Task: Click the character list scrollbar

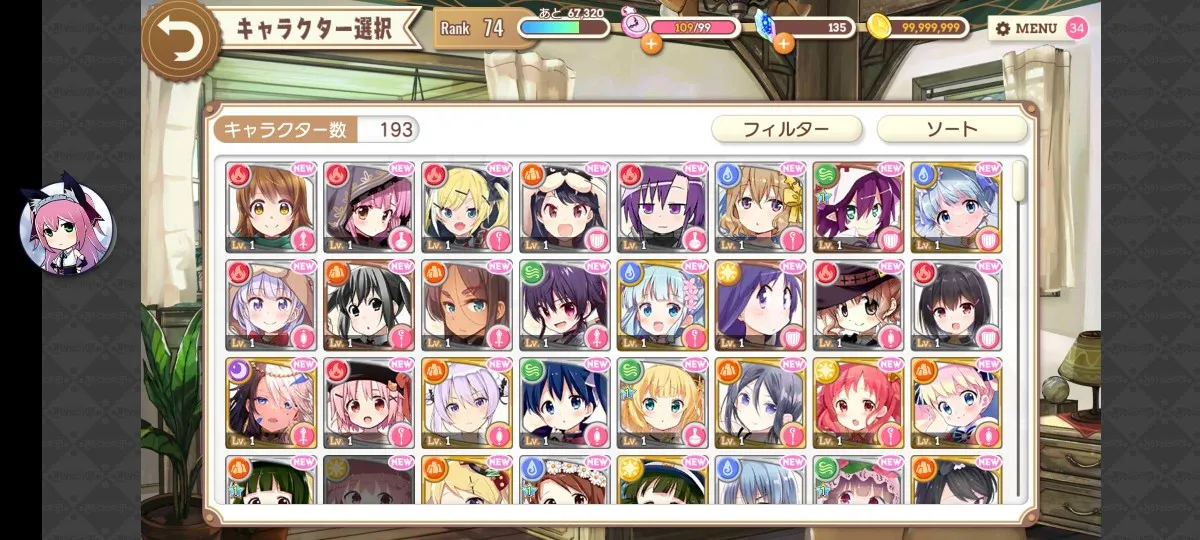Action: pos(1019,182)
